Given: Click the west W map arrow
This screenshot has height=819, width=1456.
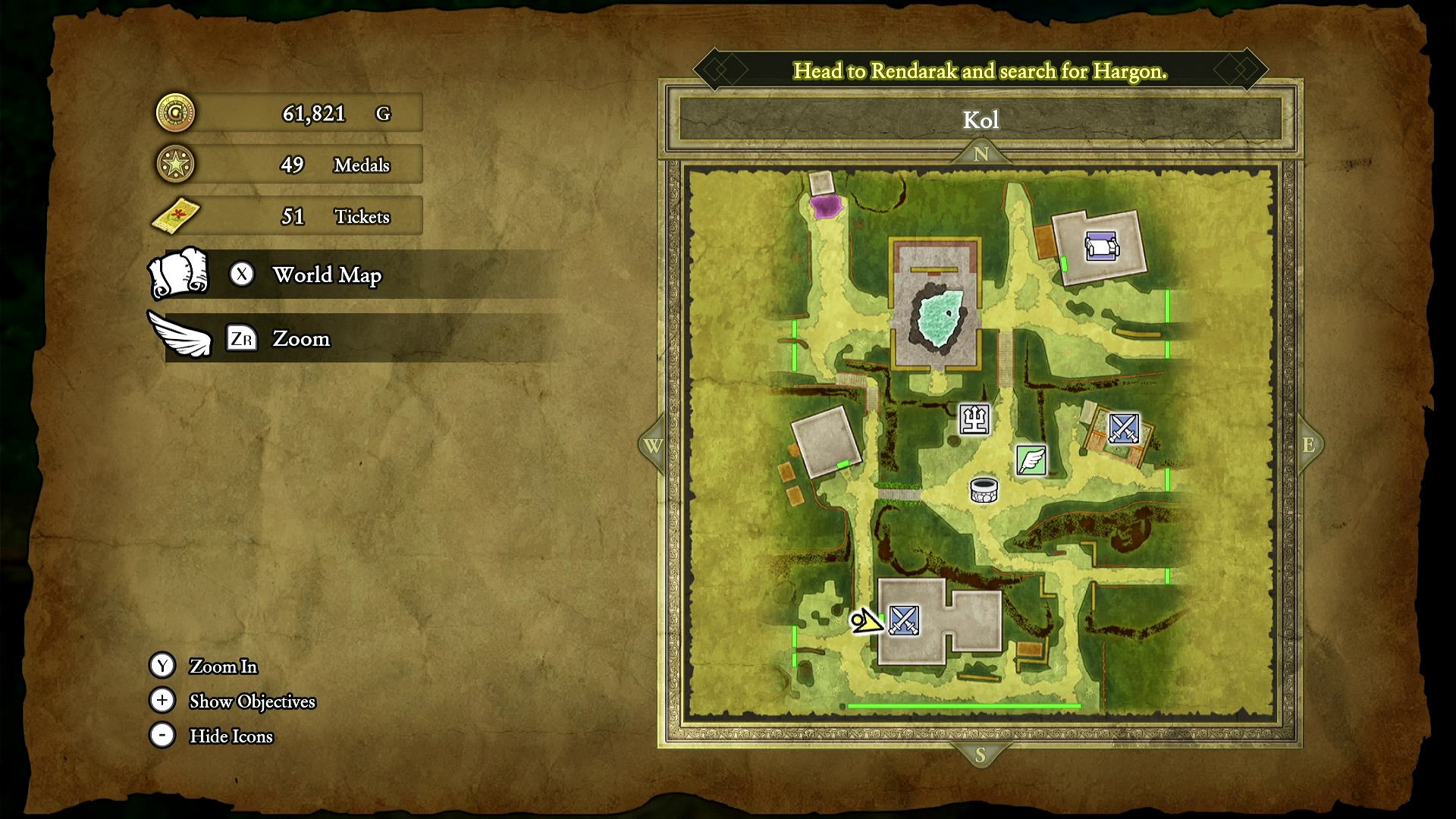Looking at the screenshot, I should coord(653,445).
